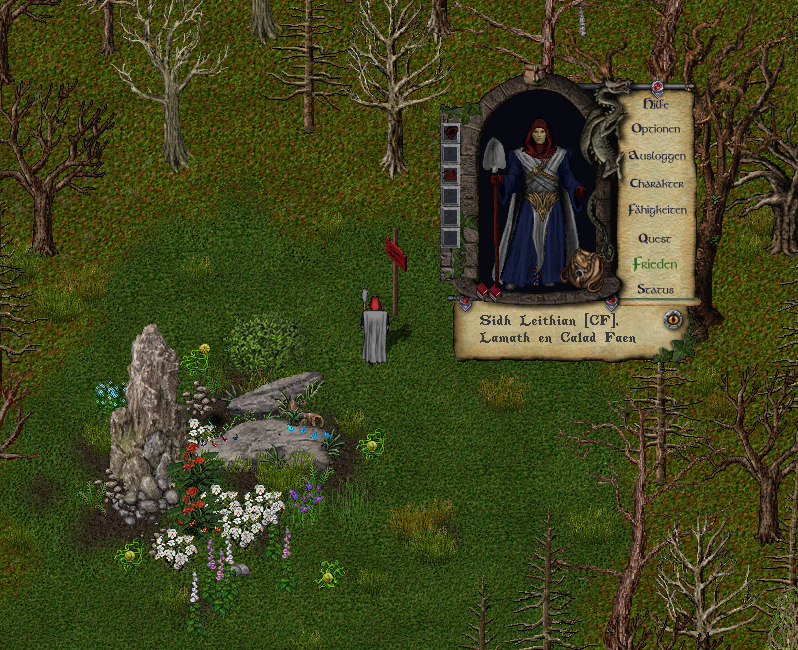Open the Quest log
Viewport: 798px width, 650px height.
[655, 239]
